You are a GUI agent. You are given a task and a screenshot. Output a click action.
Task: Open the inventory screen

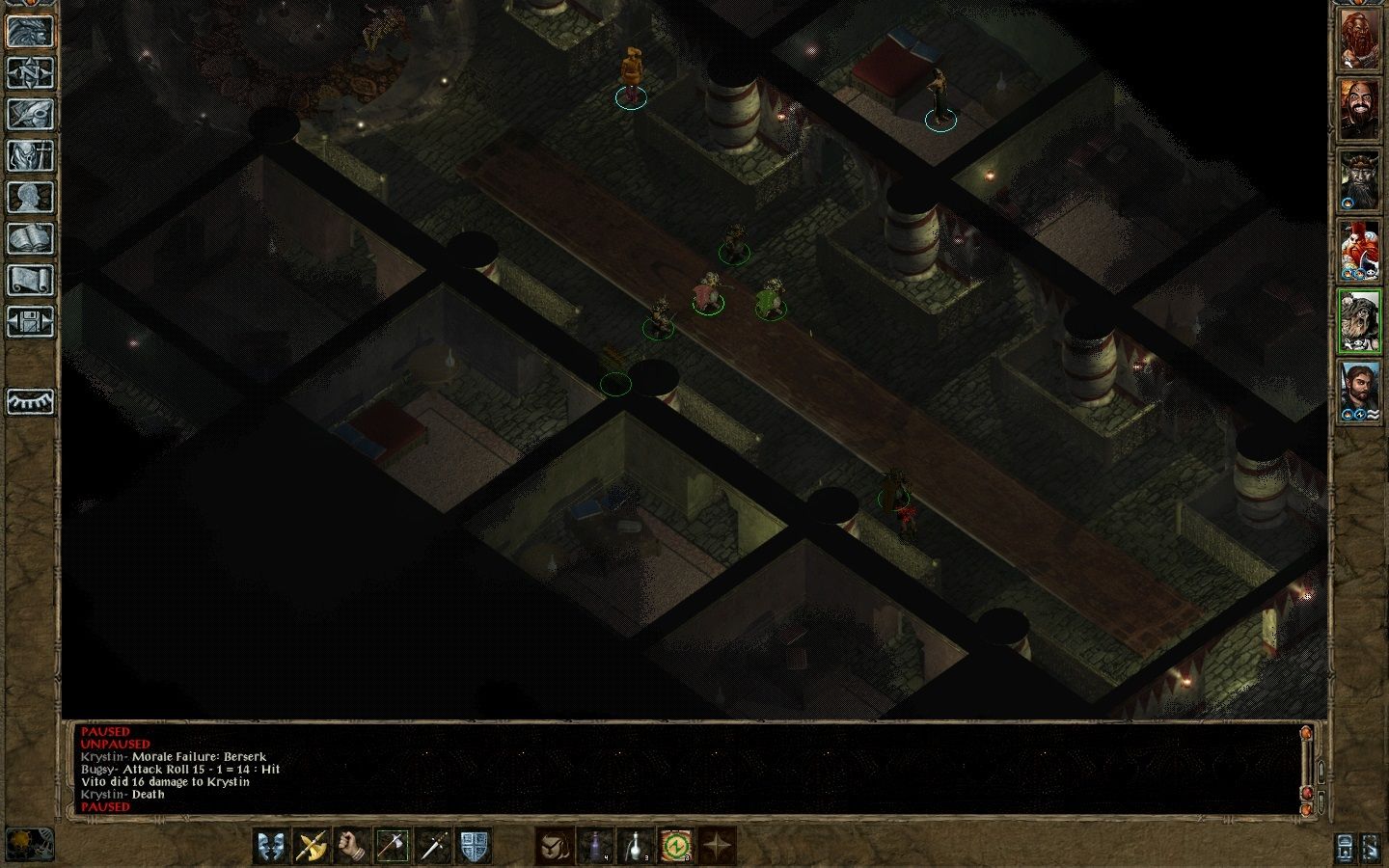[31, 155]
